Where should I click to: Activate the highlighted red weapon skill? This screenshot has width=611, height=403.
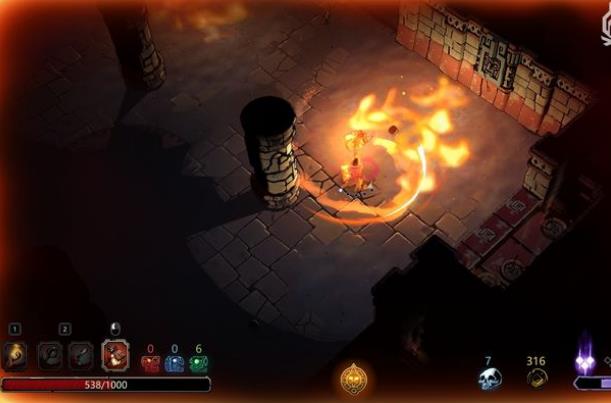click(x=115, y=354)
